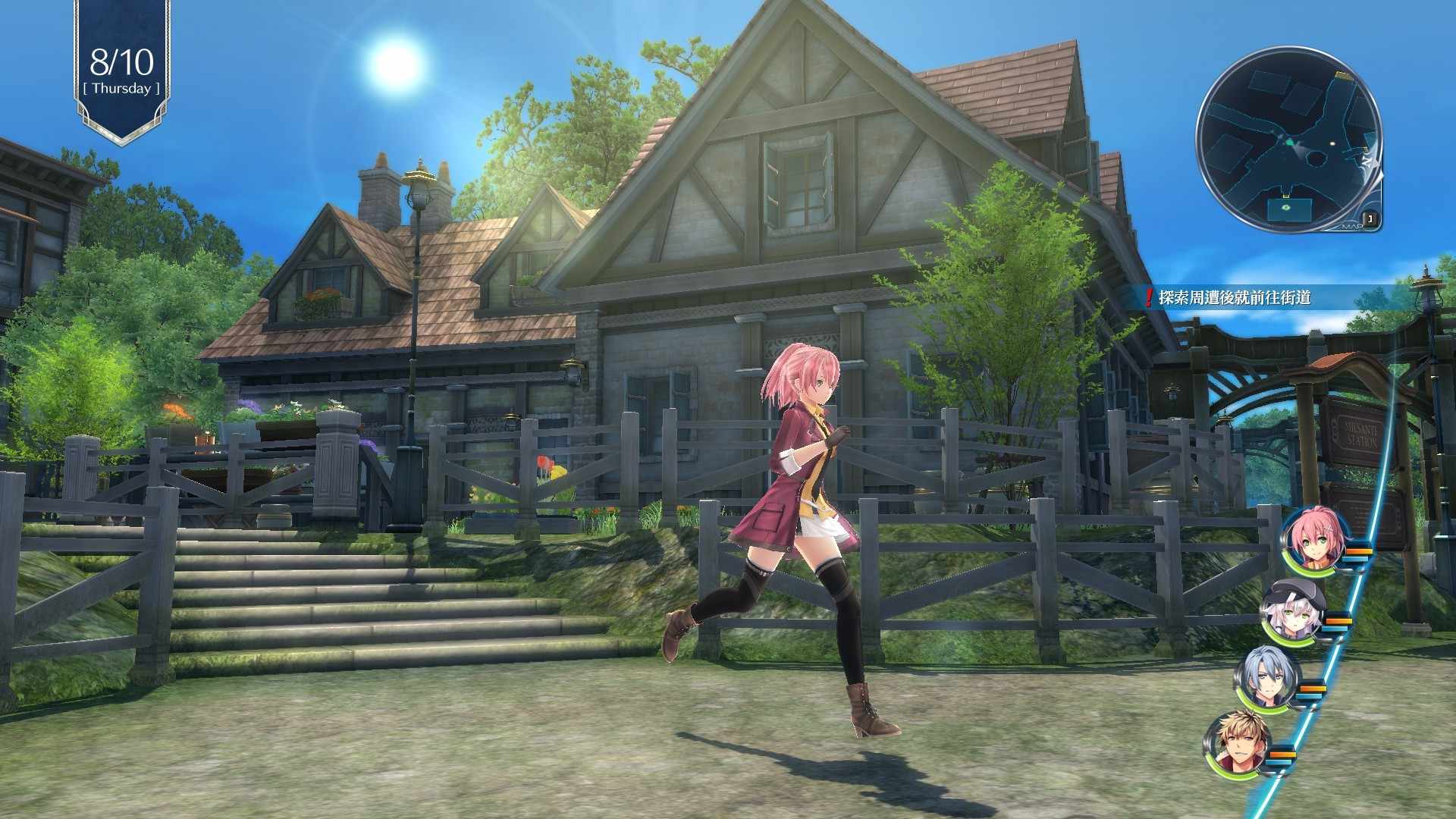Click the white NPC dot on the minimap
The image size is (1456, 819).
[1332, 143]
